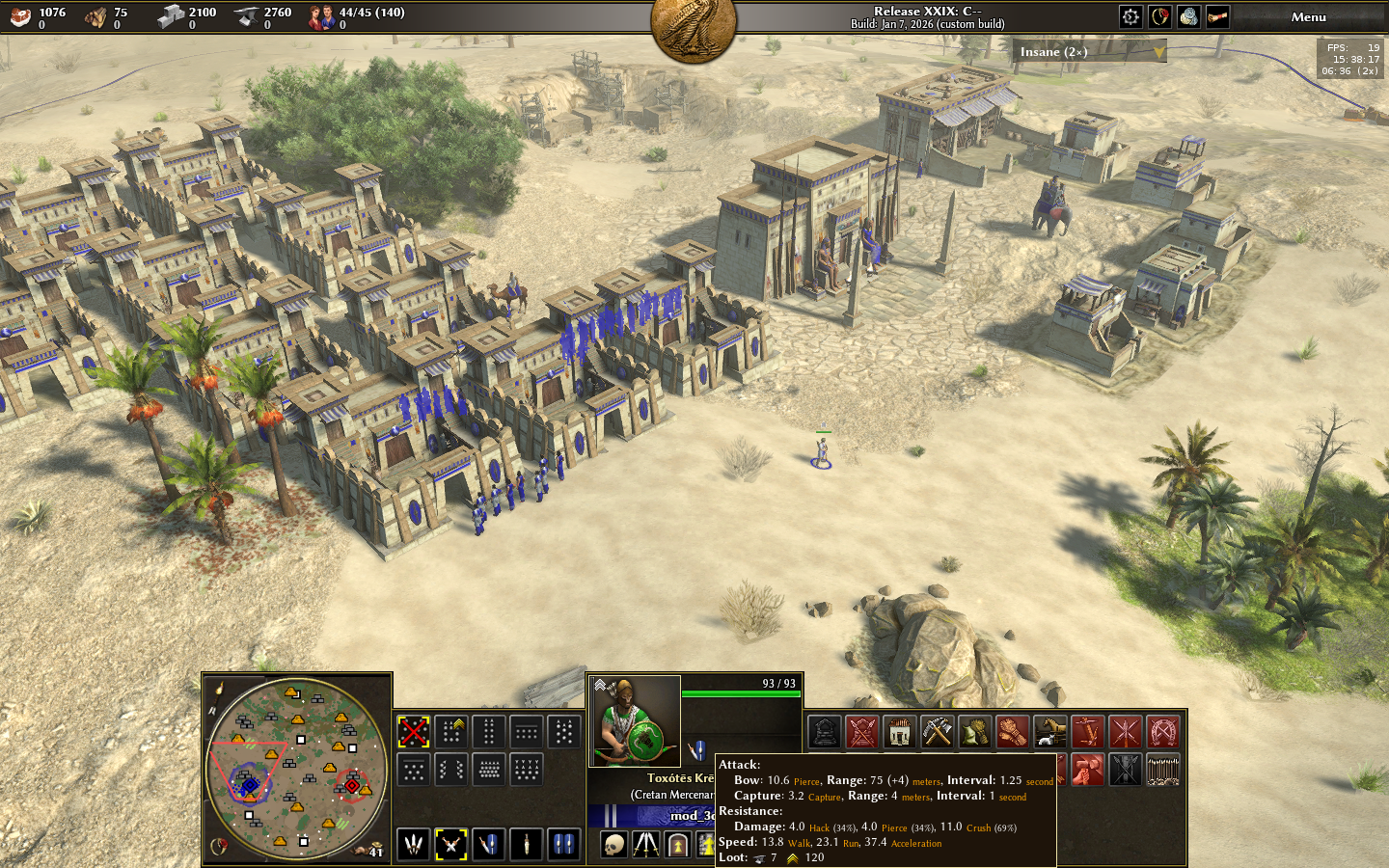Set the three-daggers violent stance

tap(414, 845)
